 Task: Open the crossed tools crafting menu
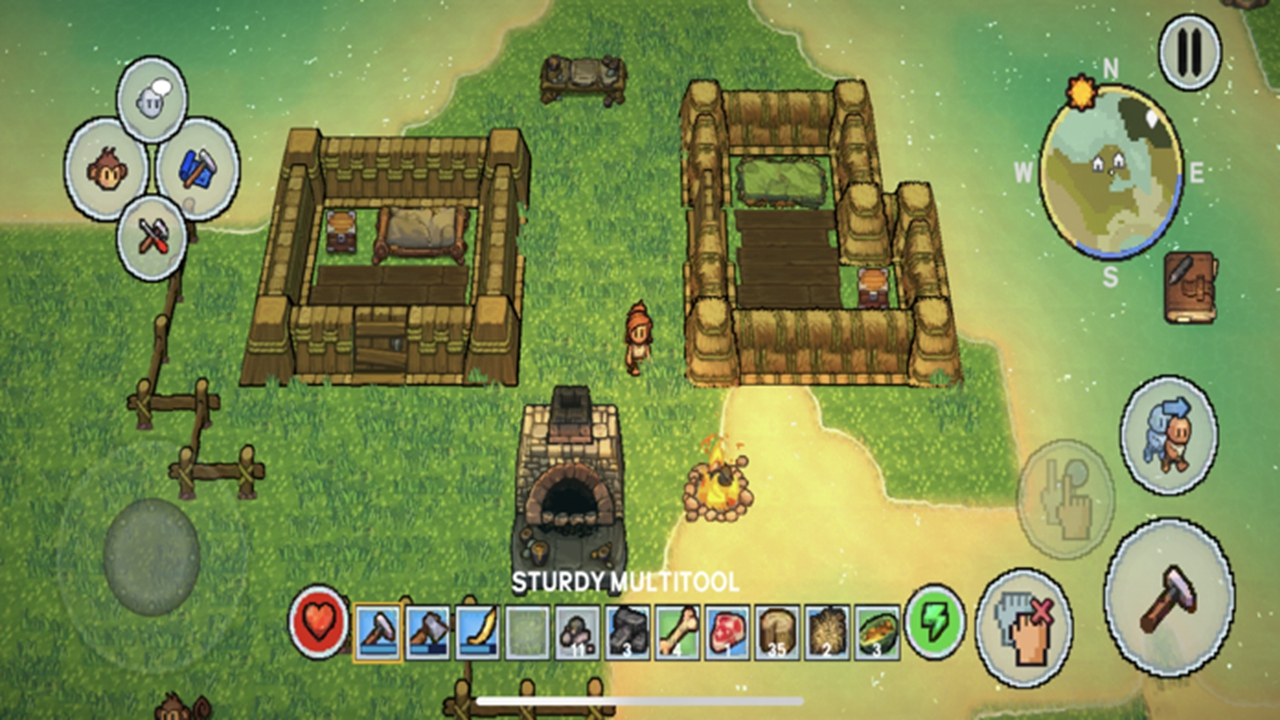tap(152, 238)
